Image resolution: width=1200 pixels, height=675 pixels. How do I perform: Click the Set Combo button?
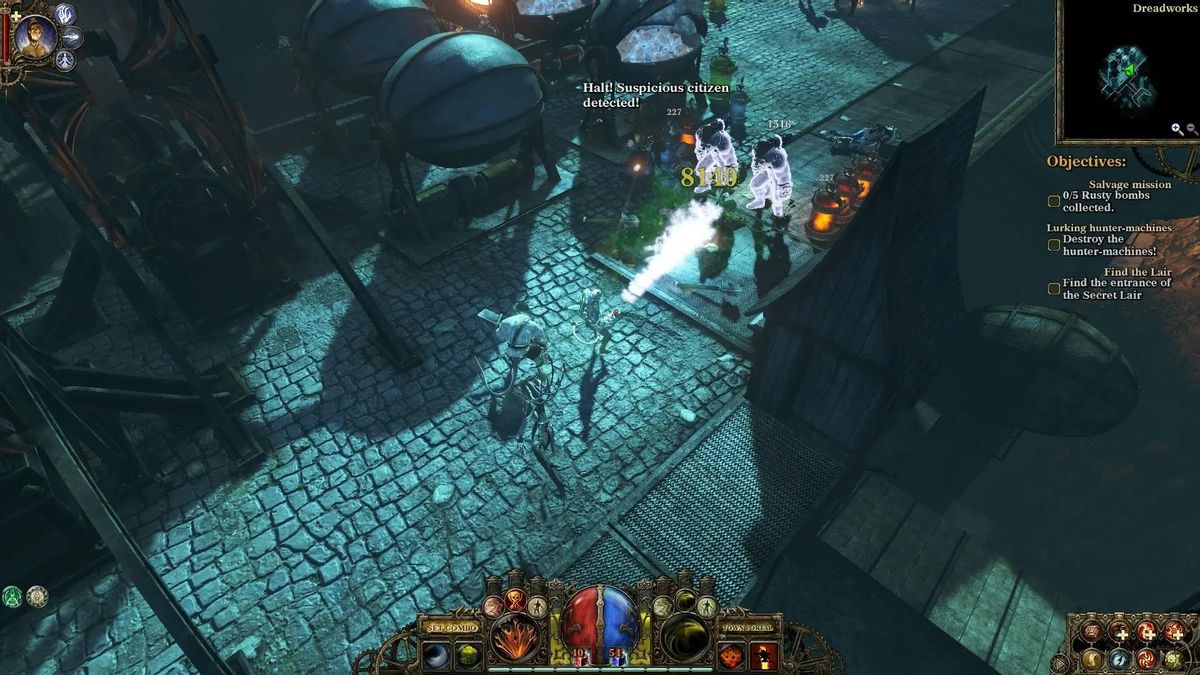tap(450, 627)
